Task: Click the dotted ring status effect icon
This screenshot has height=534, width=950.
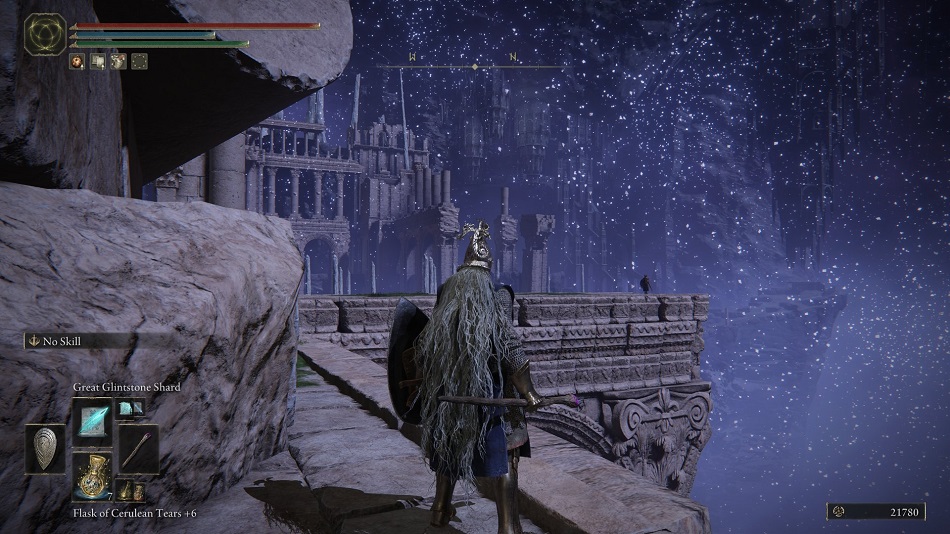Action: (139, 61)
